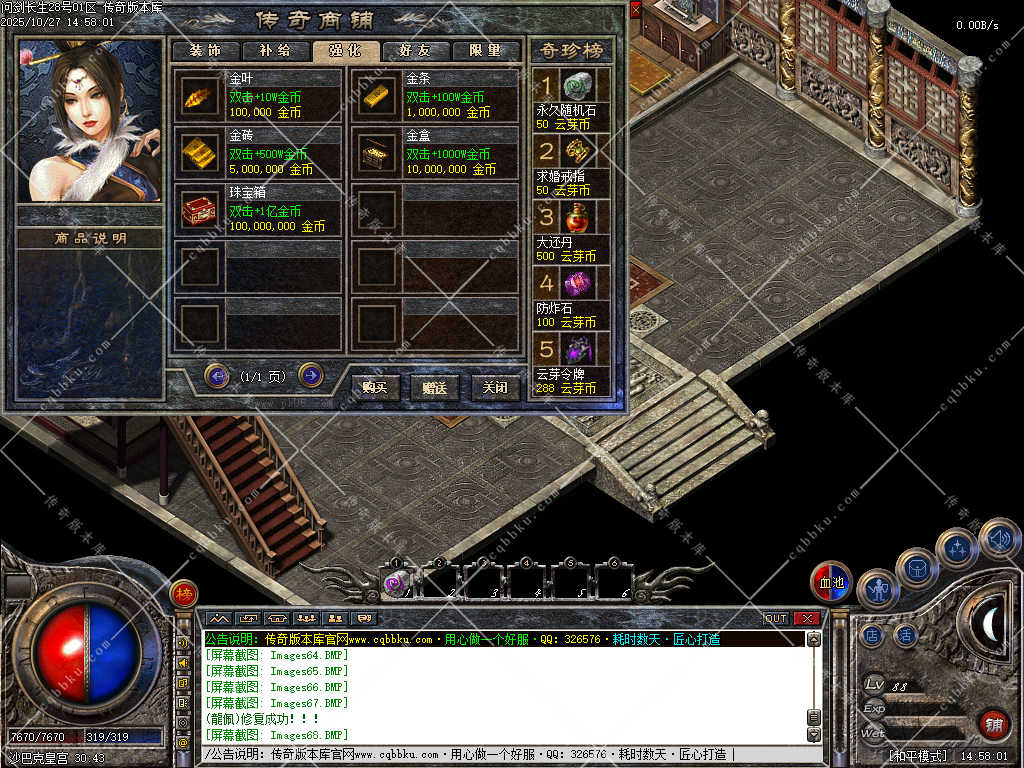Select the 好友 tab

coord(414,51)
